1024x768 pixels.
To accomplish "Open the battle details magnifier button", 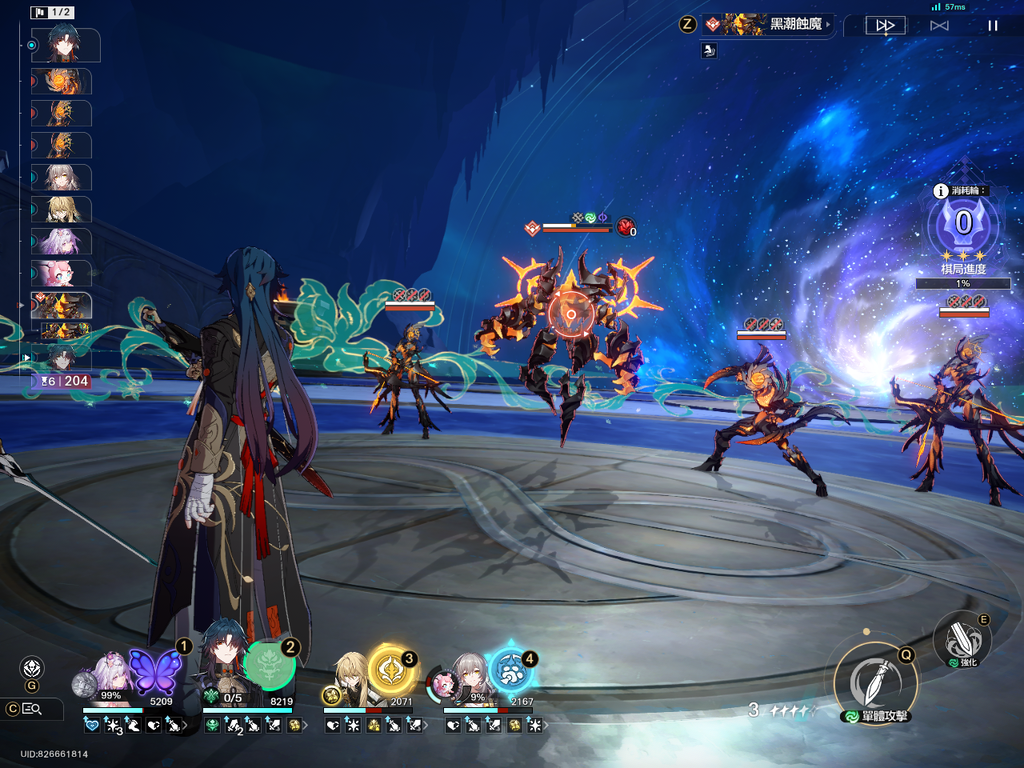I will coord(32,709).
